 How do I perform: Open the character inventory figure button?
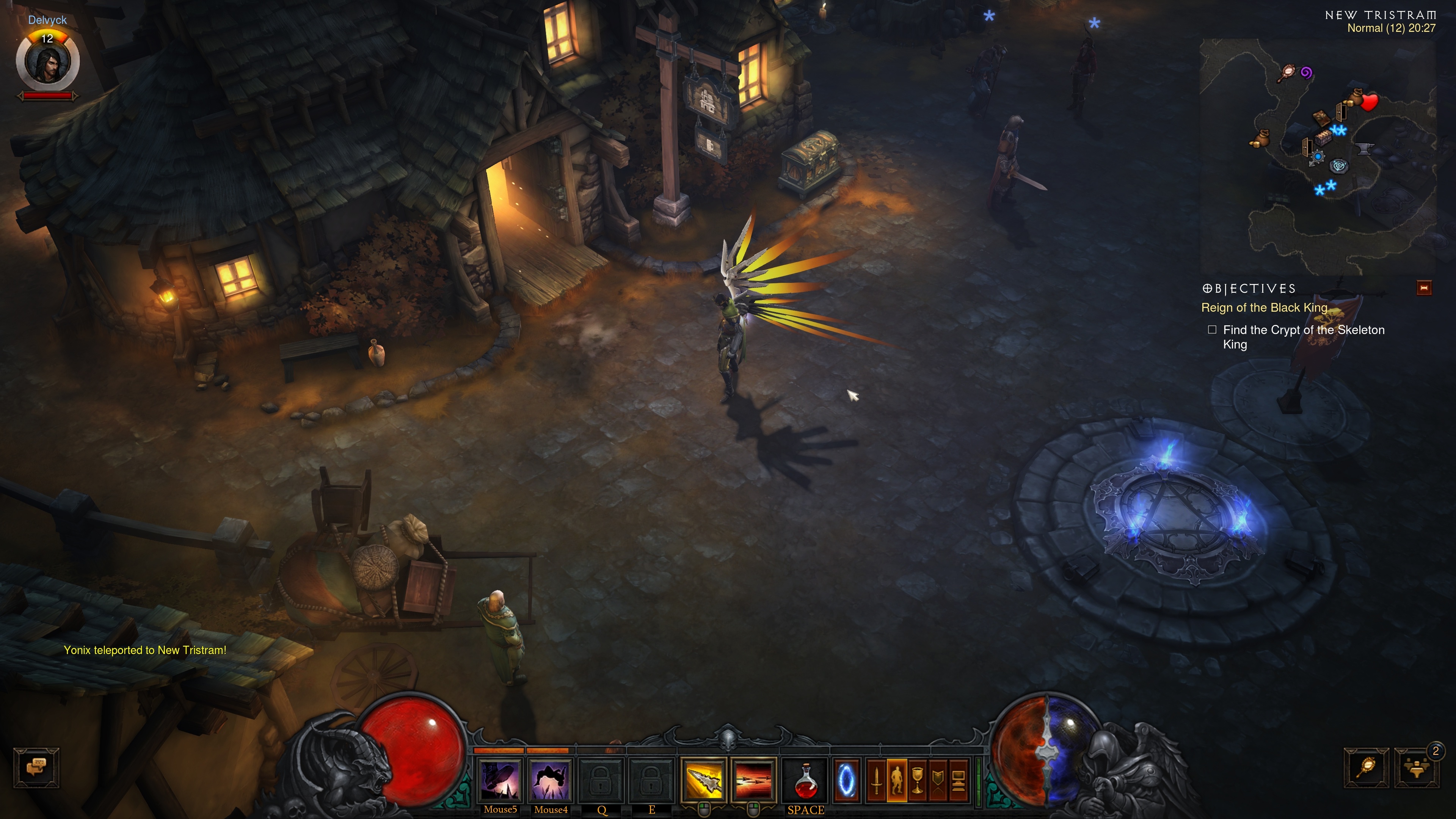coord(897,781)
